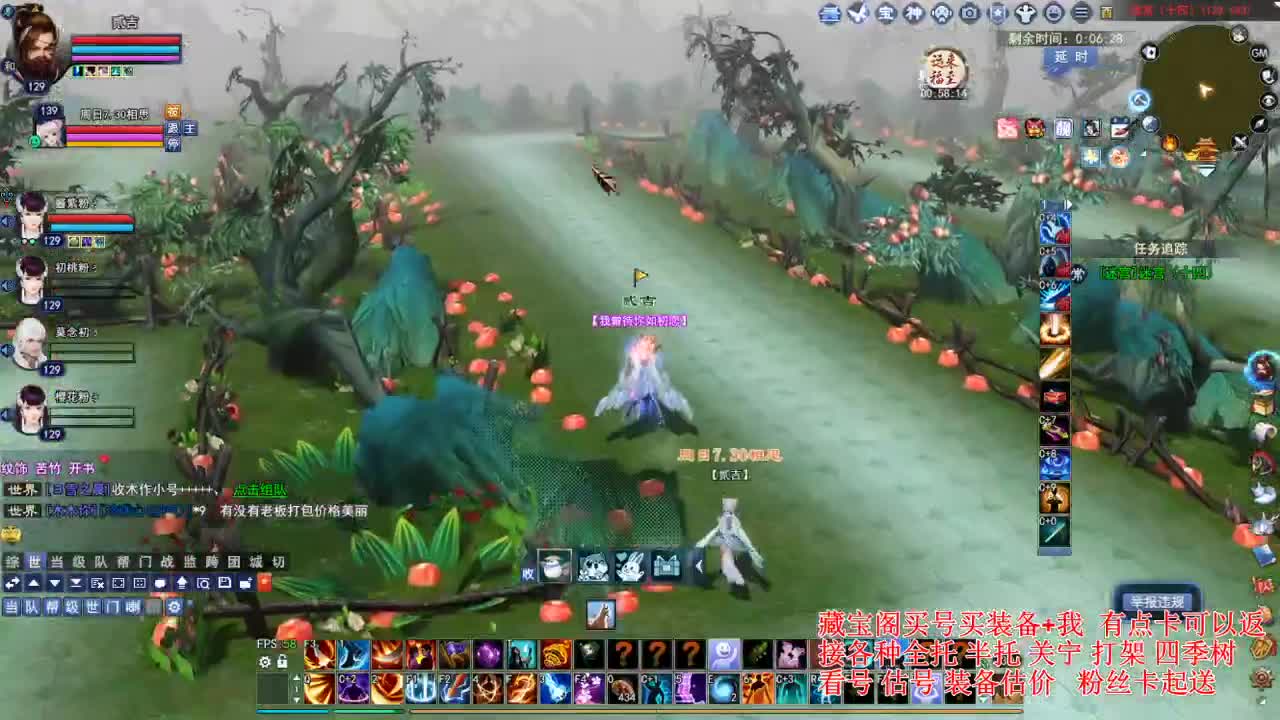Select the panda companion icon near chat
The height and width of the screenshot is (720, 1280).
pos(593,567)
